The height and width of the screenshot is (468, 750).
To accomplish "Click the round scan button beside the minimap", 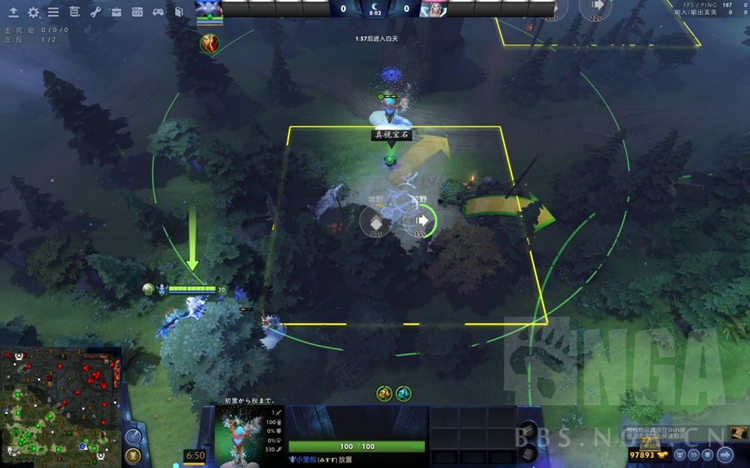I will pos(133,436).
